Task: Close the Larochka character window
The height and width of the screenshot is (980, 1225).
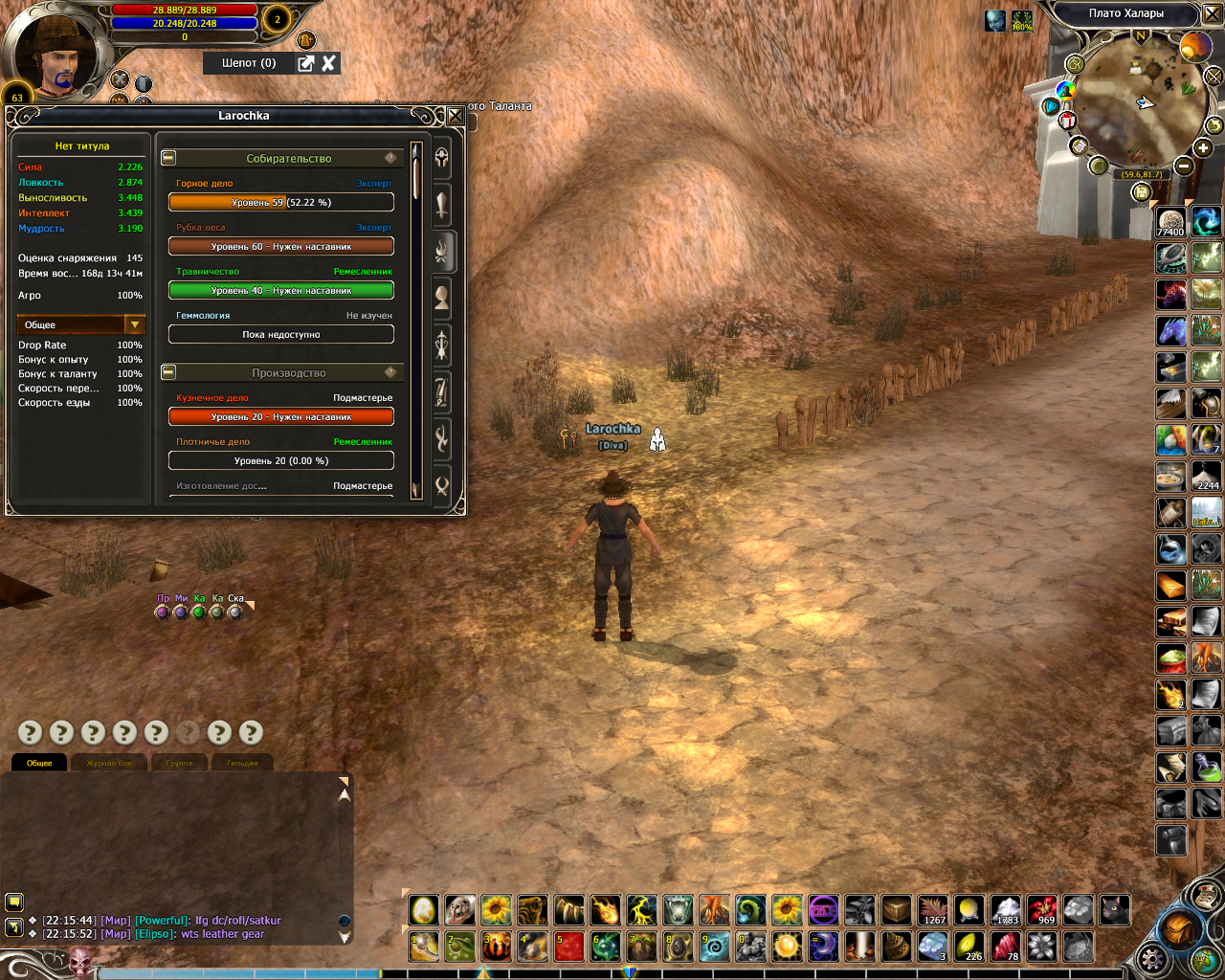Action: point(456,116)
